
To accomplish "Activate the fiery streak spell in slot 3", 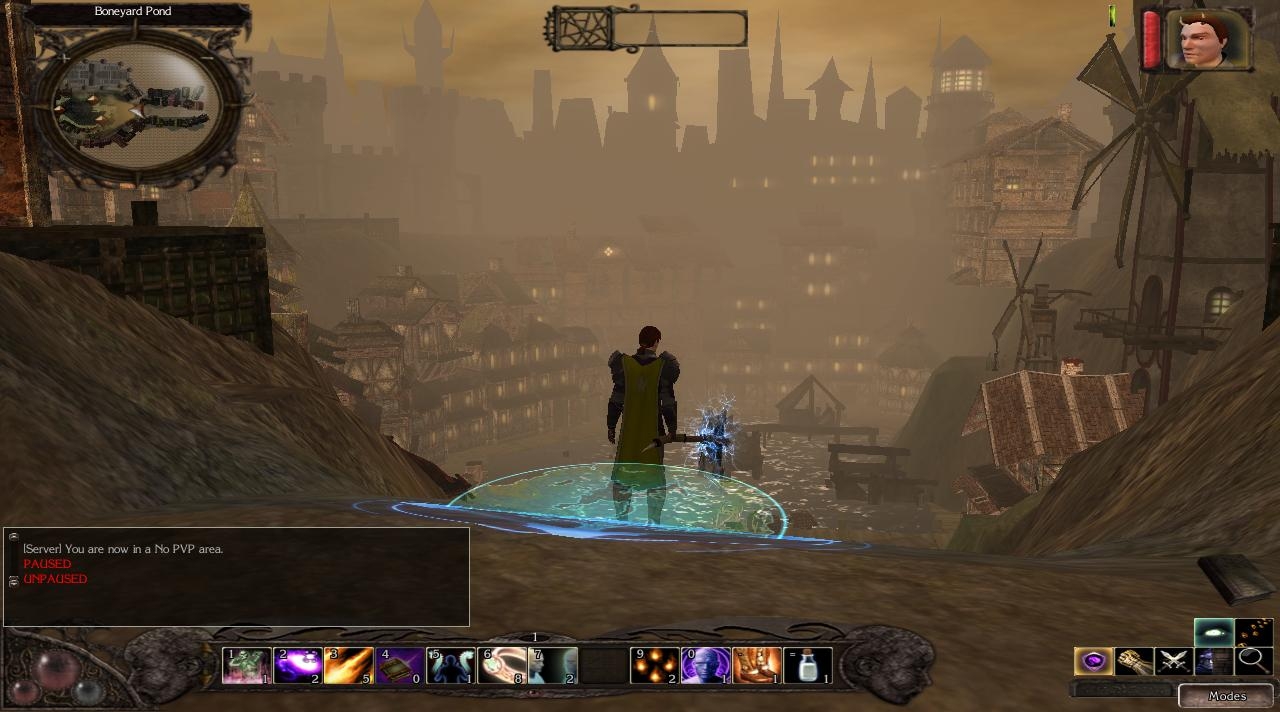I will pos(348,666).
